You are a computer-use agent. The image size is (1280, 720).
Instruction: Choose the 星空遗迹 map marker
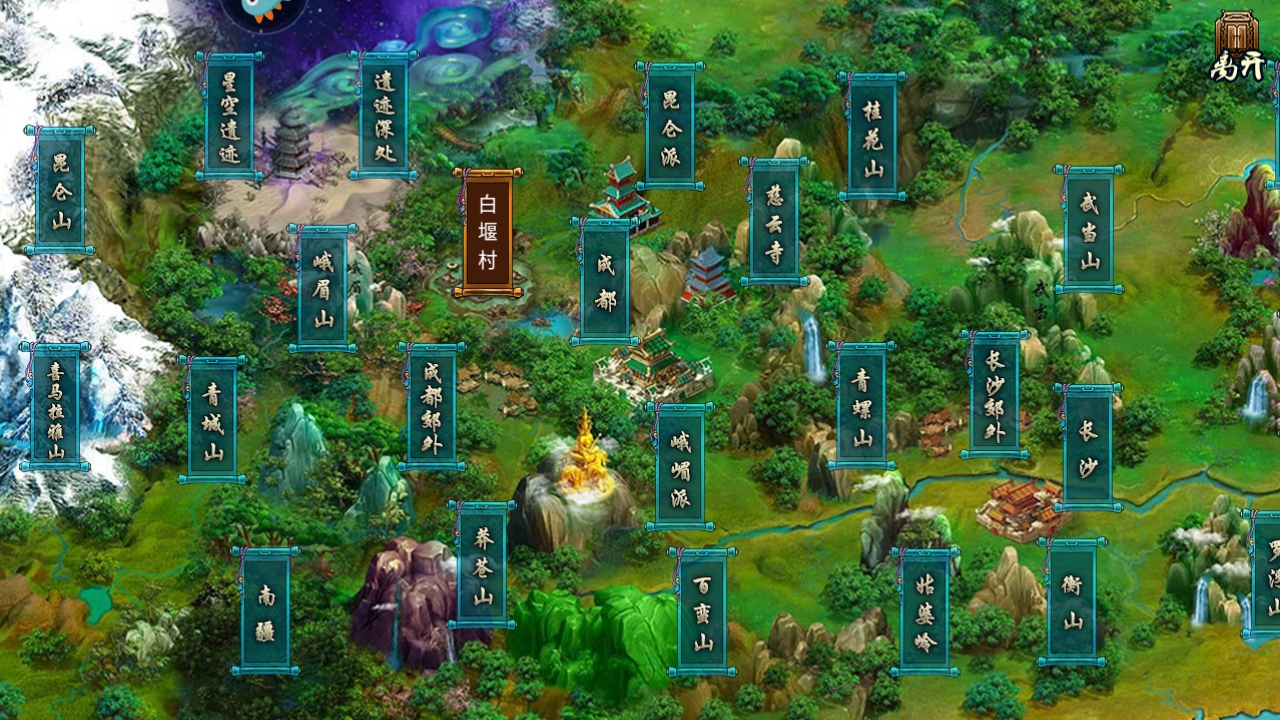(229, 116)
